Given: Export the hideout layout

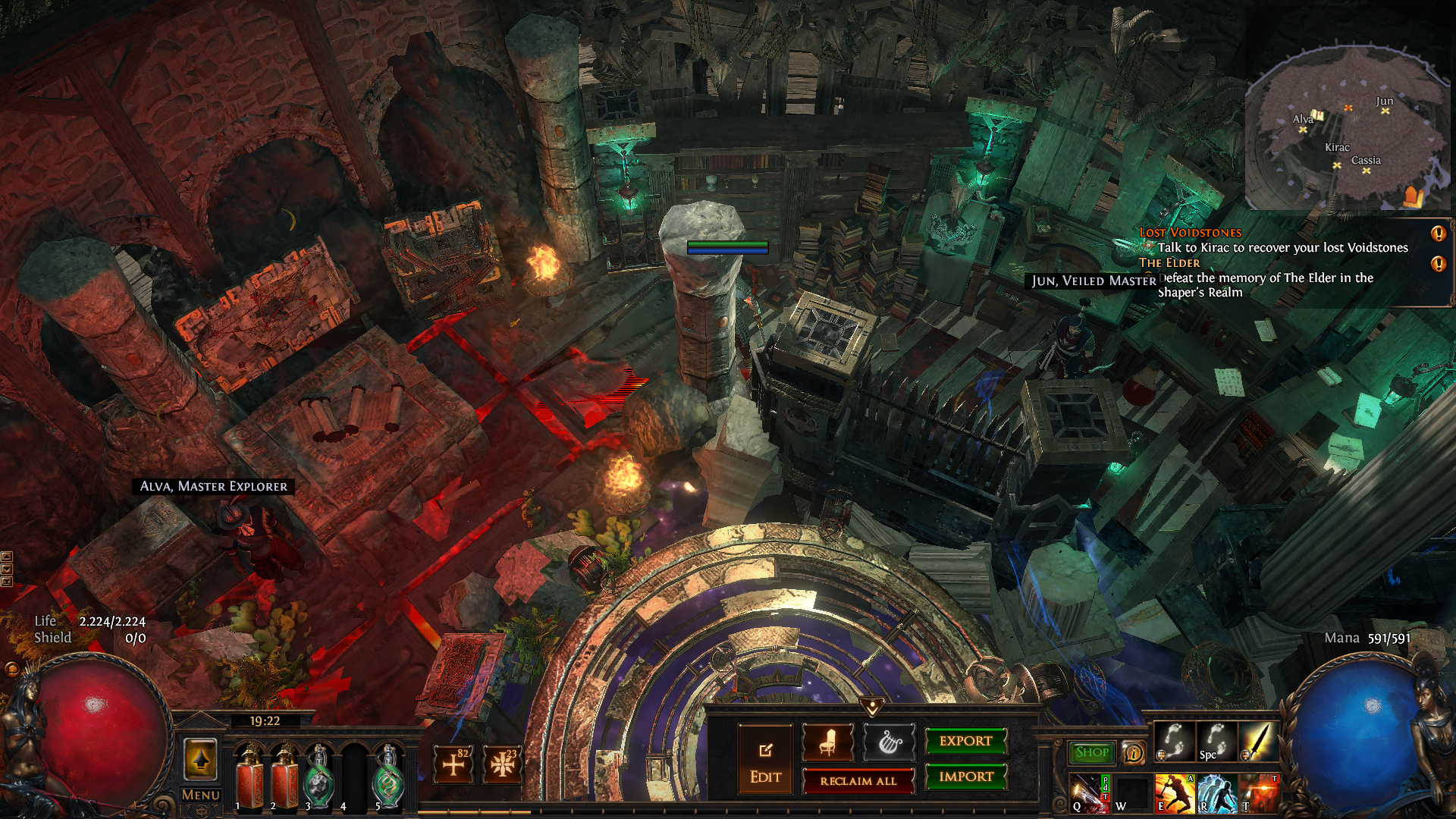Looking at the screenshot, I should [x=965, y=741].
